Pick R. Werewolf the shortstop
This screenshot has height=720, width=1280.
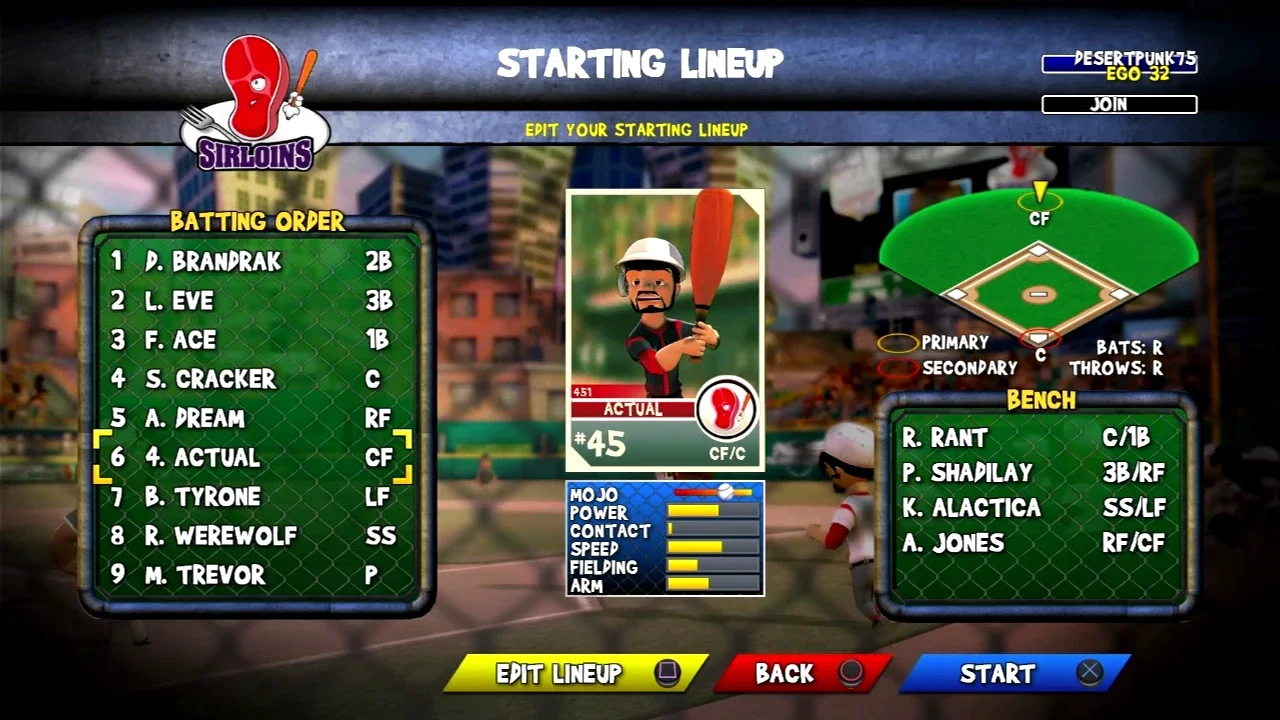point(250,536)
